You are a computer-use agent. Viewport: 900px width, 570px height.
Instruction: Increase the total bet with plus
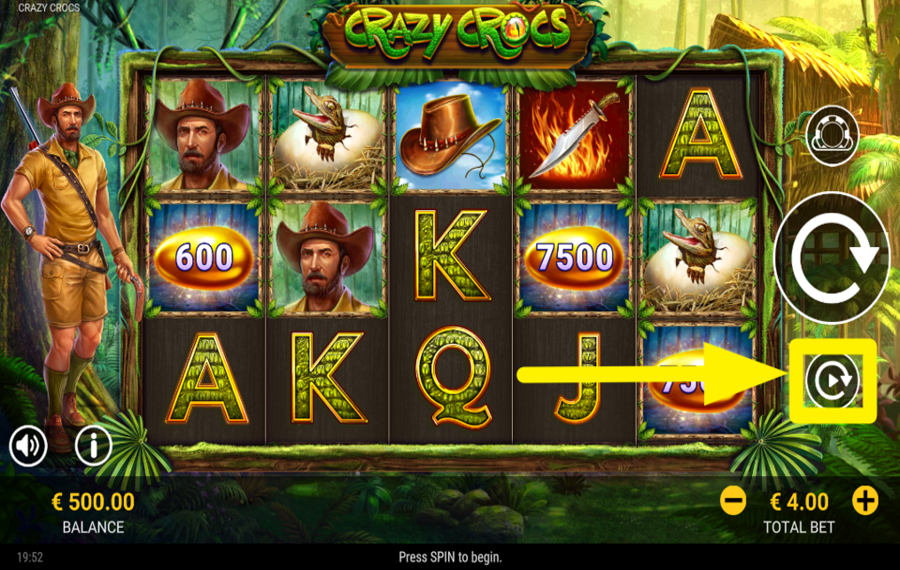(x=865, y=500)
